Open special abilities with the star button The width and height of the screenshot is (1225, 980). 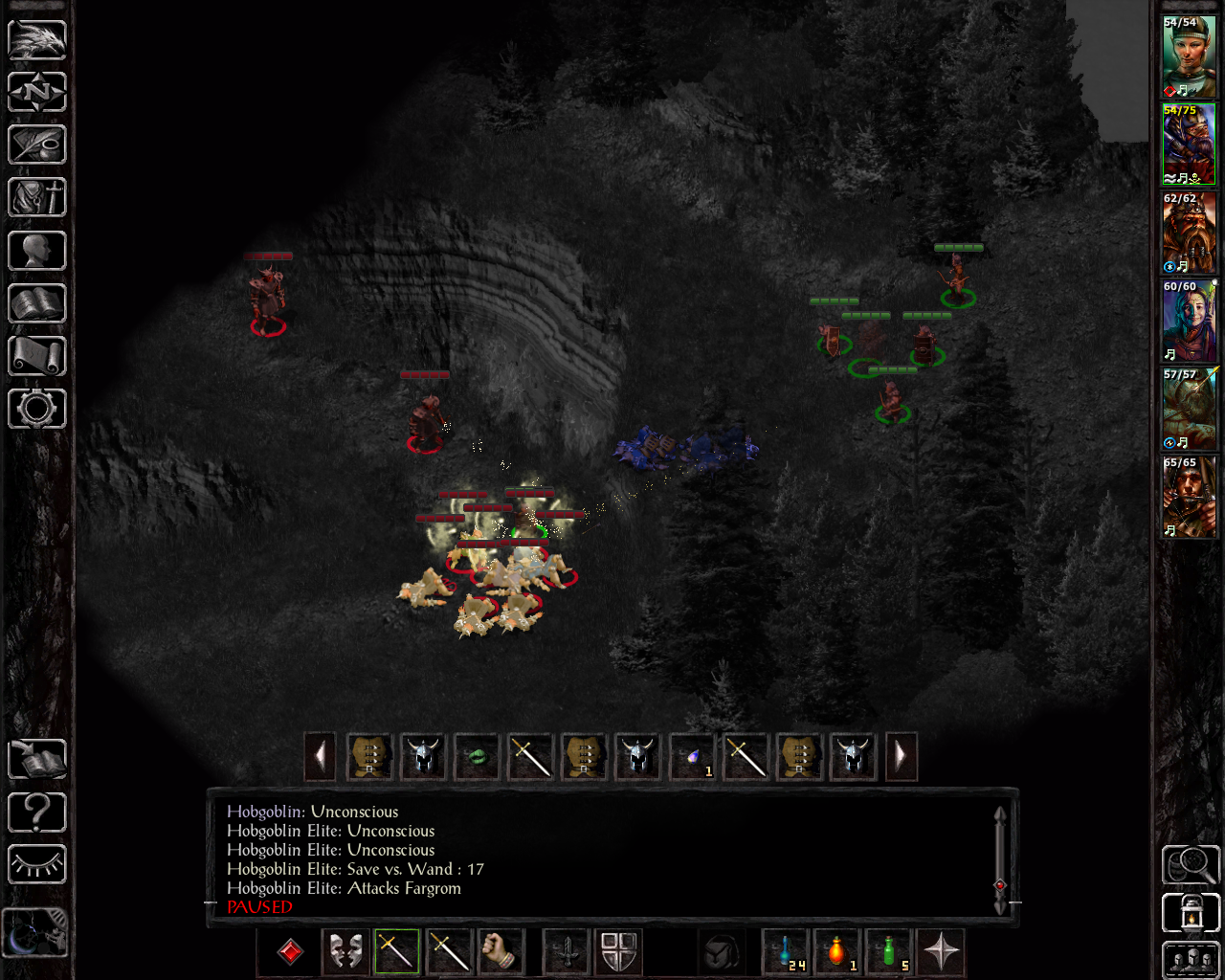941,951
